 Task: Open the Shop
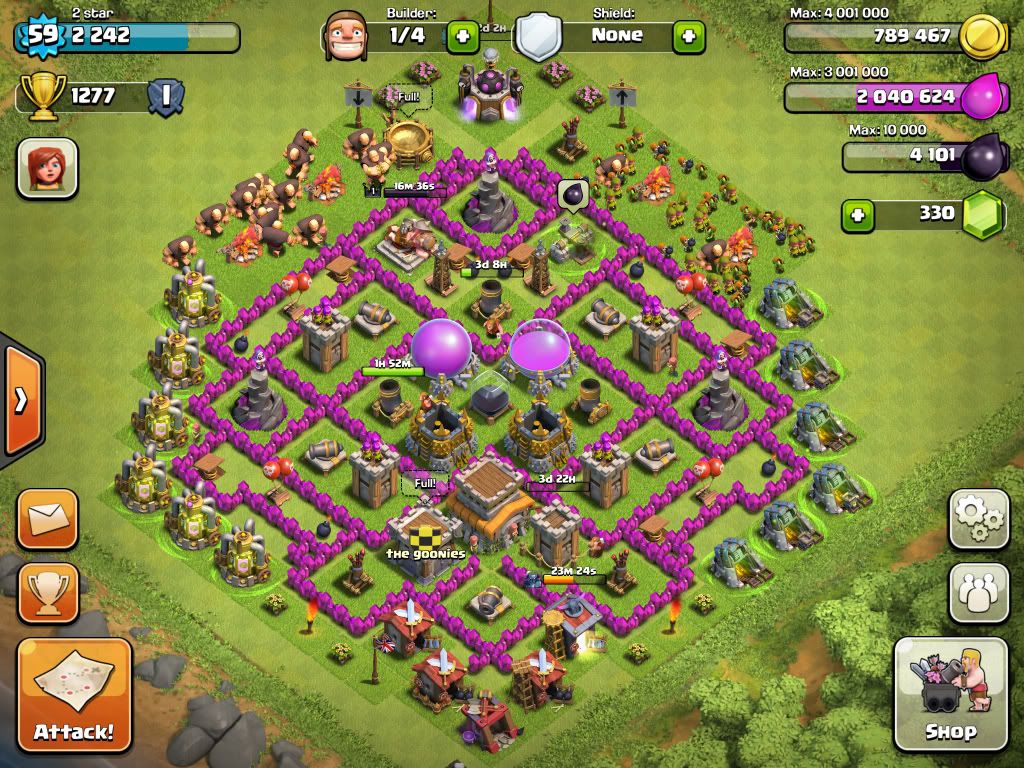(950, 693)
